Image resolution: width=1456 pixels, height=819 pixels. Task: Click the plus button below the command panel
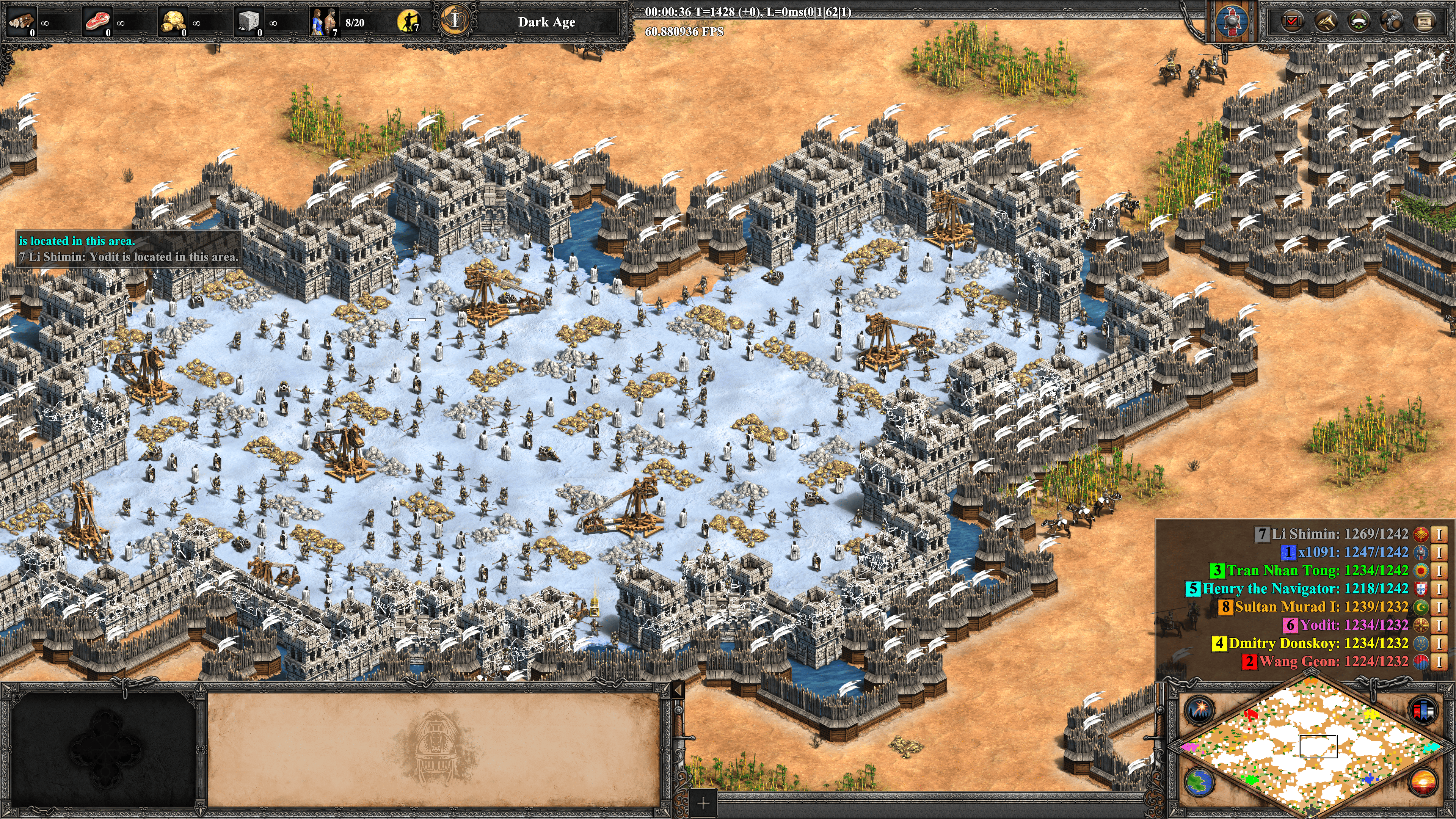coord(703,803)
